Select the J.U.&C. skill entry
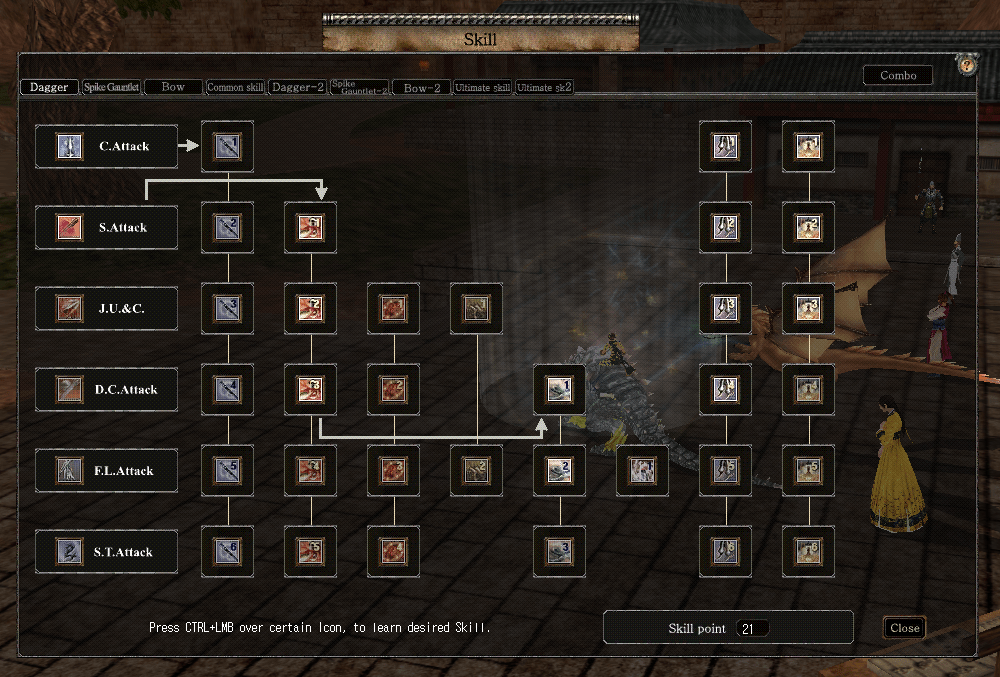This screenshot has height=677, width=1000. point(106,308)
